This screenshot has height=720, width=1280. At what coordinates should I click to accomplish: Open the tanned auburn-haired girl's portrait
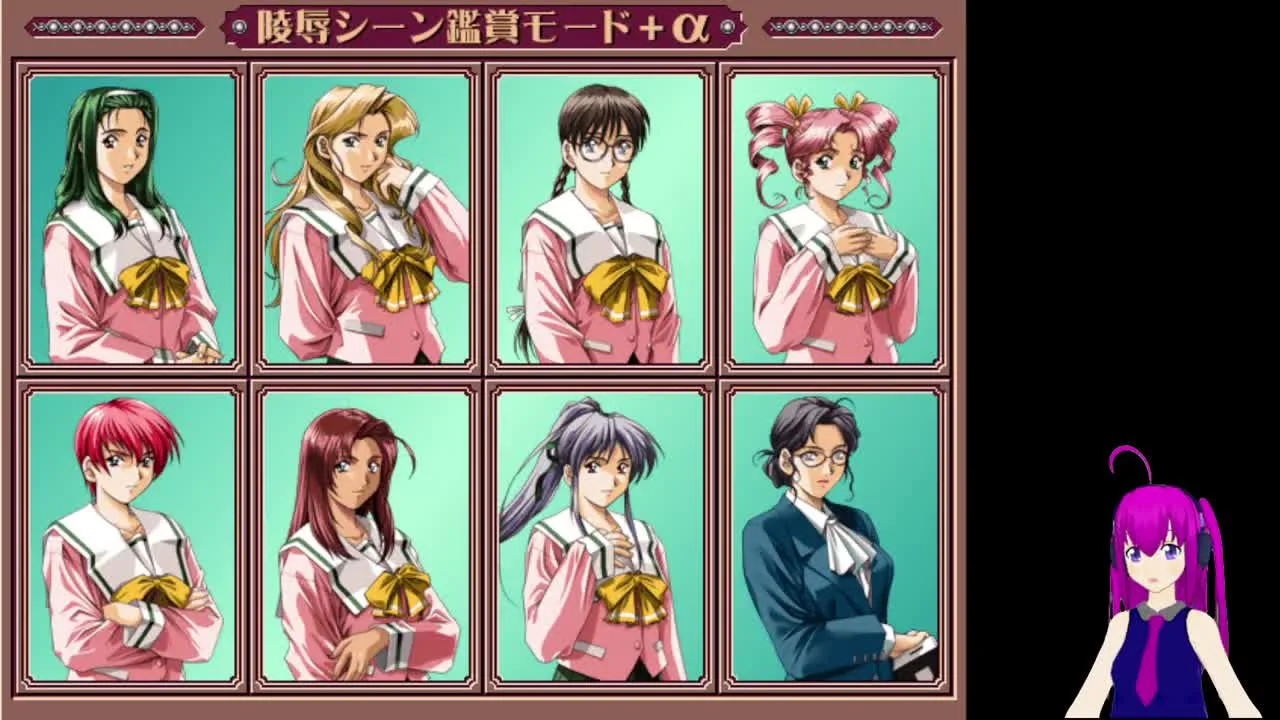click(366, 535)
